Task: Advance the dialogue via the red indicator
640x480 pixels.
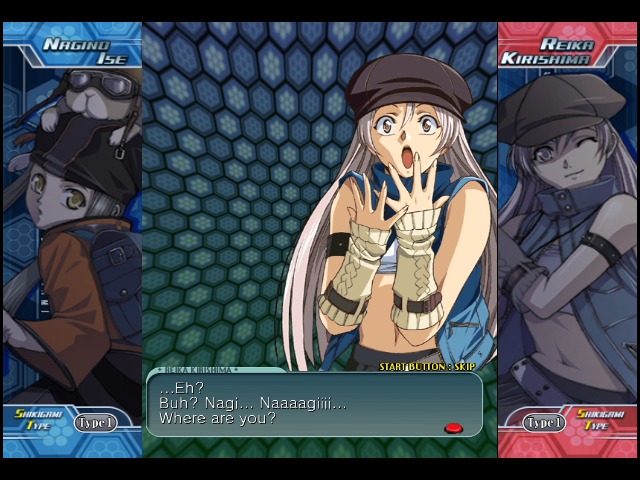Action: (x=453, y=428)
